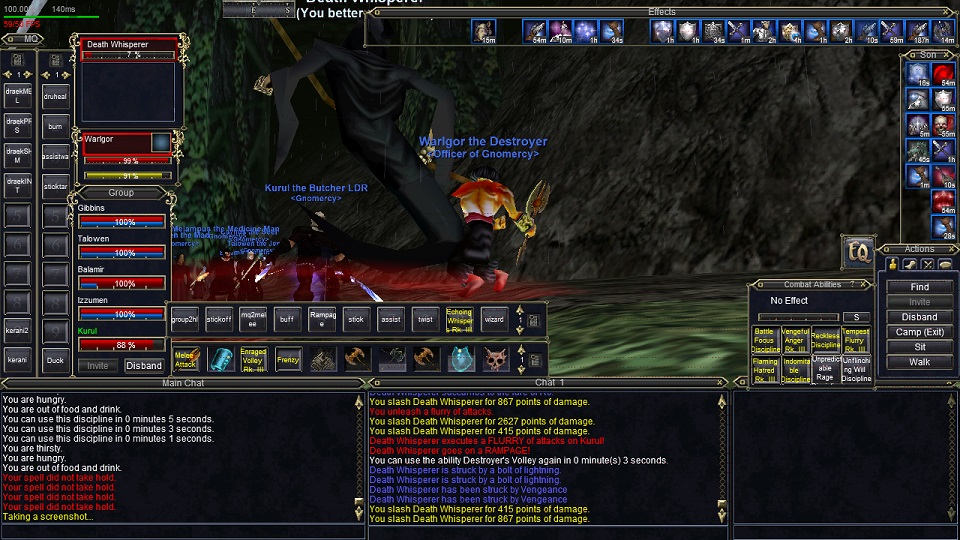Activate Battle Focus Discipline
960x540 pixels.
[x=765, y=340]
